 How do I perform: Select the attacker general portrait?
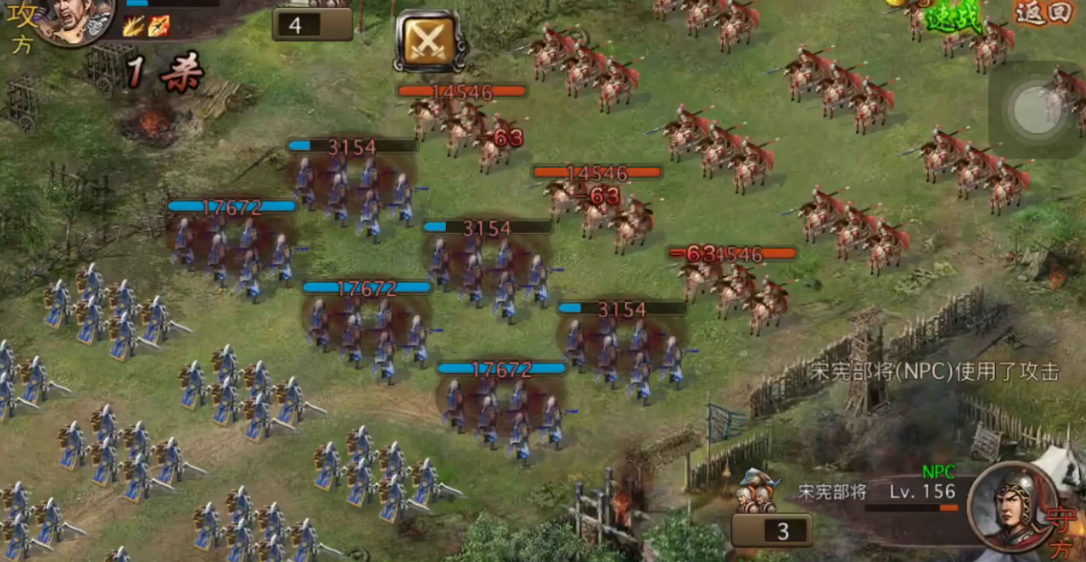[75, 20]
